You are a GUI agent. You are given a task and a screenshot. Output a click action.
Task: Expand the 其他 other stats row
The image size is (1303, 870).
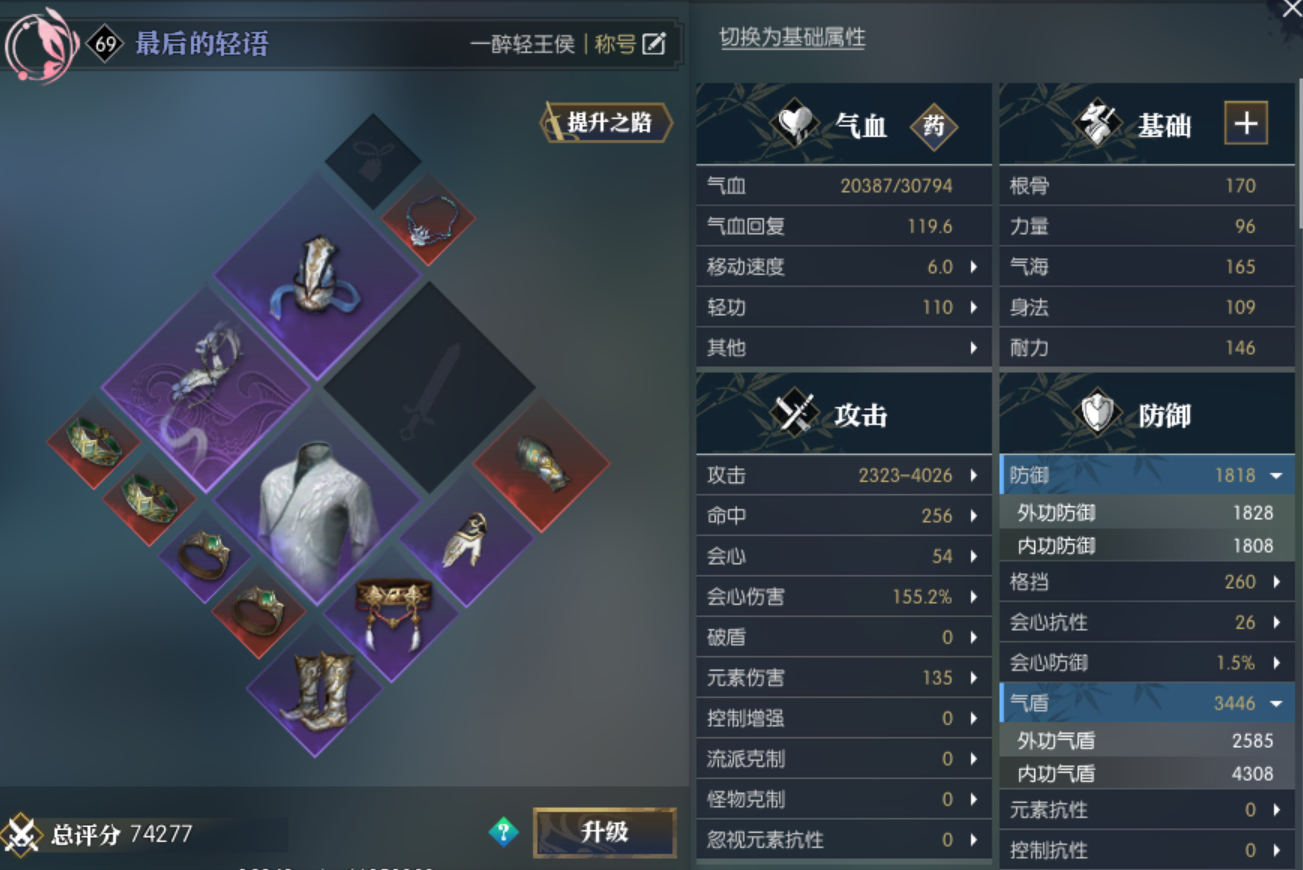(974, 348)
